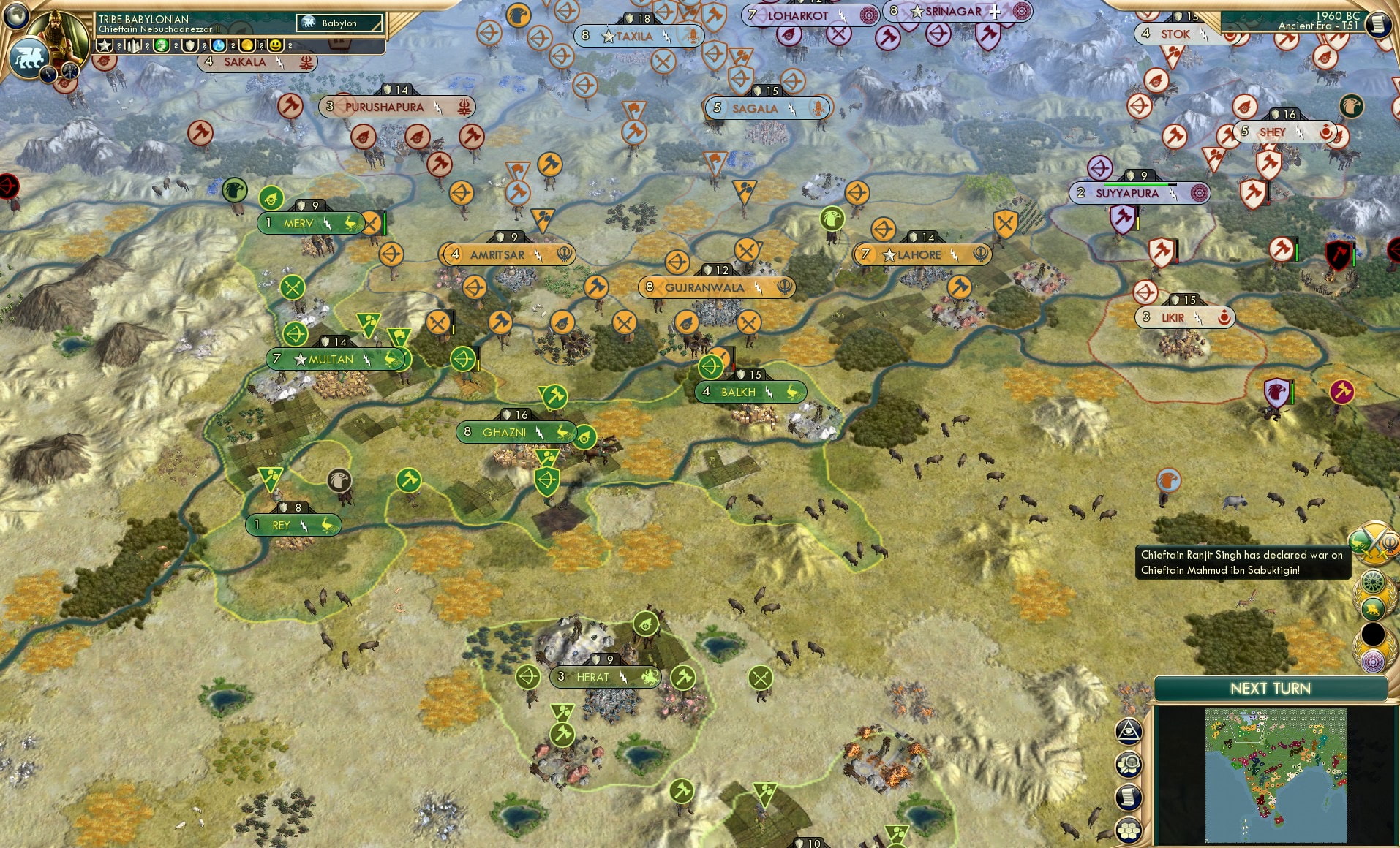Click the question mark beside the happiness counter
The image size is (1400, 848).
290,45
